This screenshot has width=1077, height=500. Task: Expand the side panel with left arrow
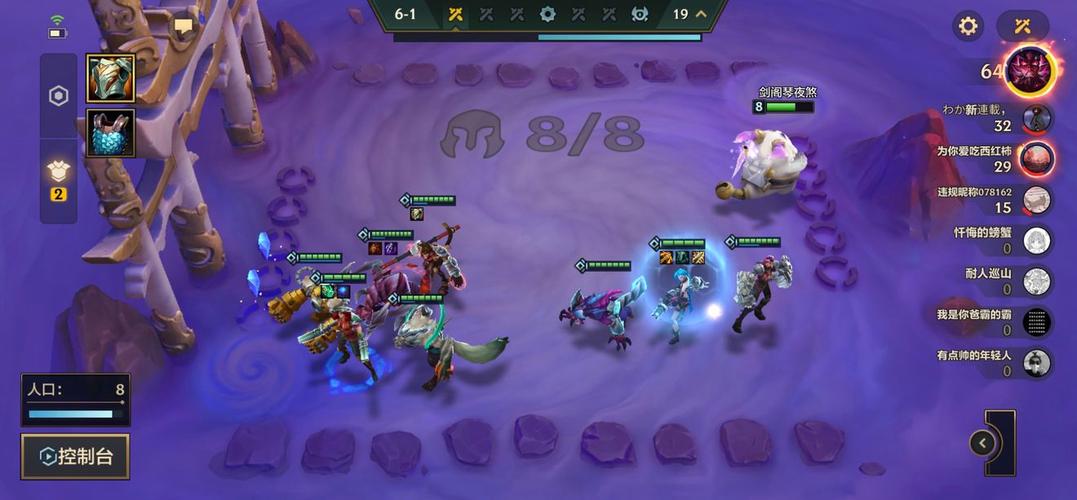pyautogui.click(x=983, y=442)
